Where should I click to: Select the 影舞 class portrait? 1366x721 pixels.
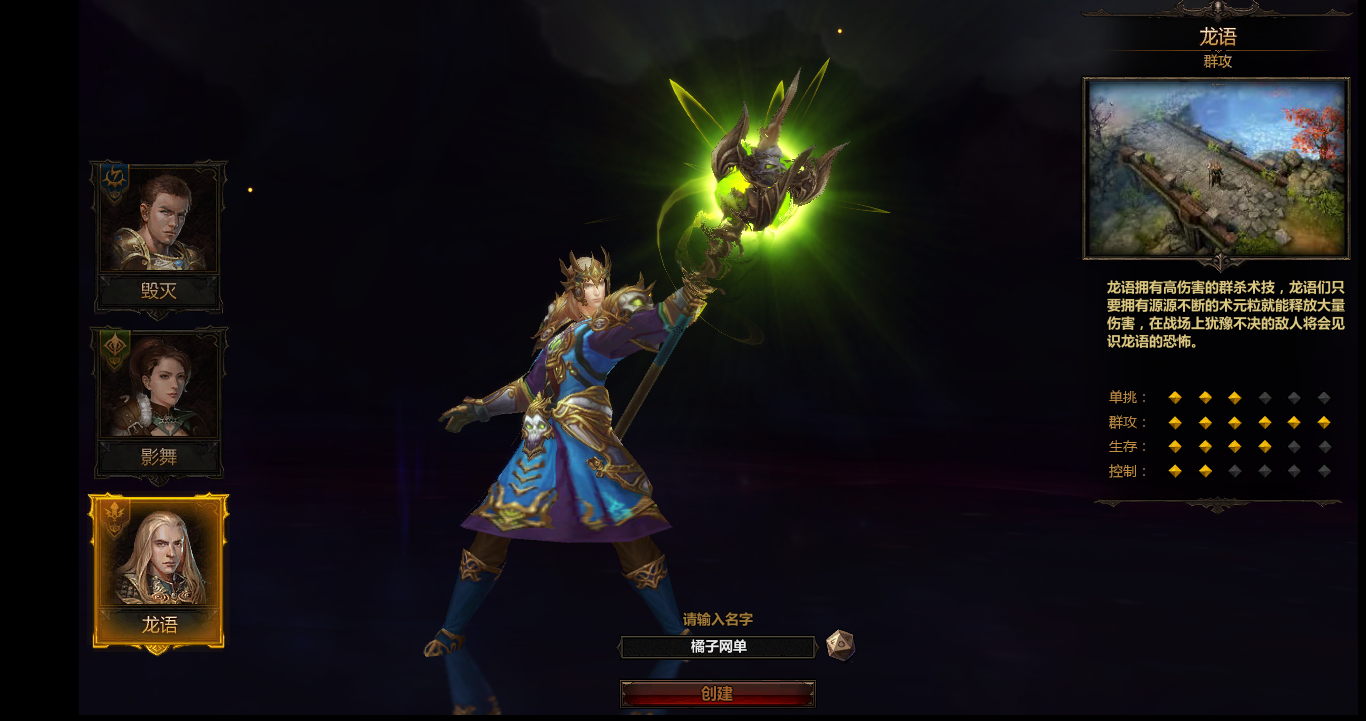[x=157, y=385]
